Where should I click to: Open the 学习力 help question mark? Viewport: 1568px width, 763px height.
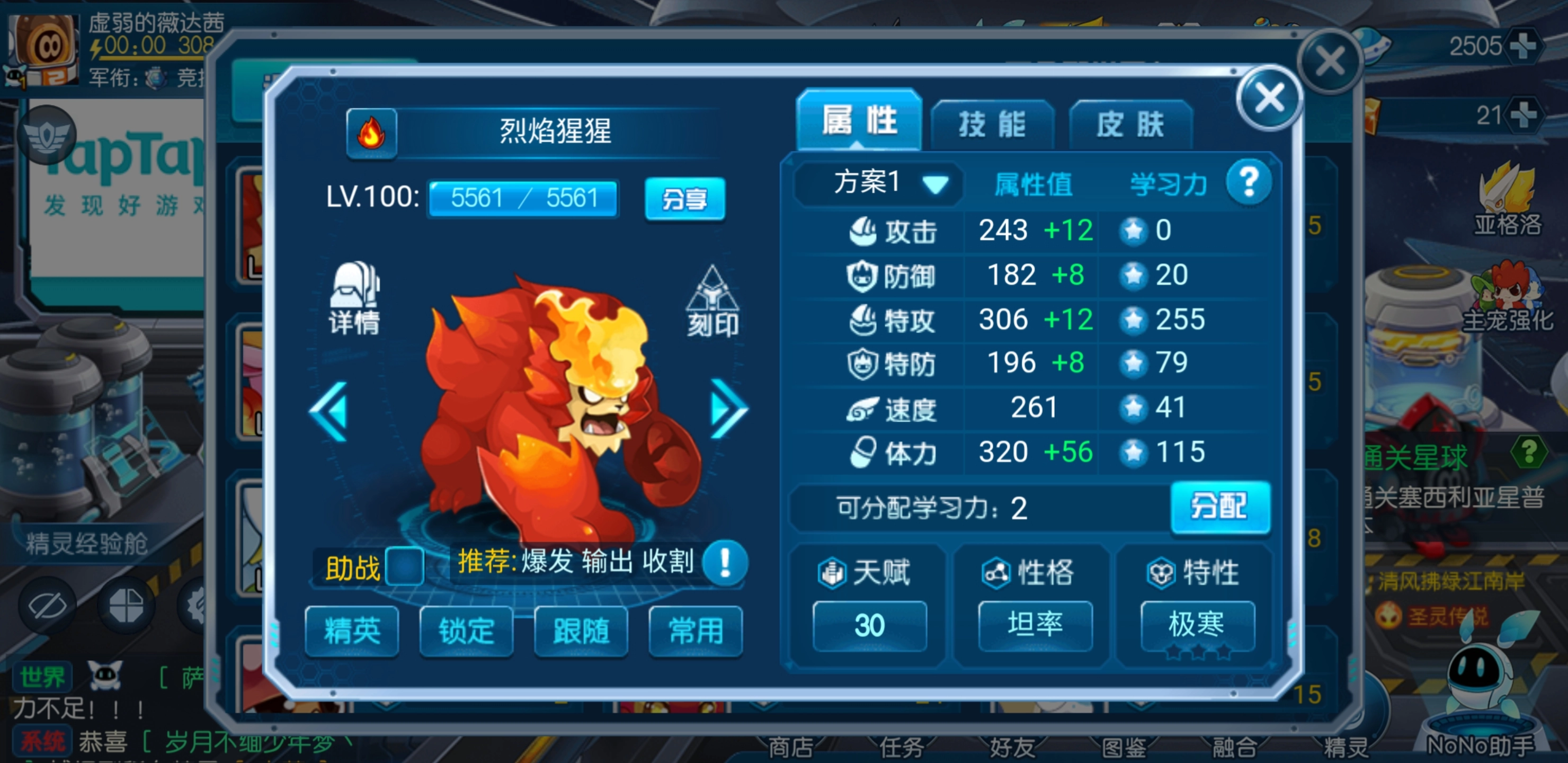pos(1249,180)
